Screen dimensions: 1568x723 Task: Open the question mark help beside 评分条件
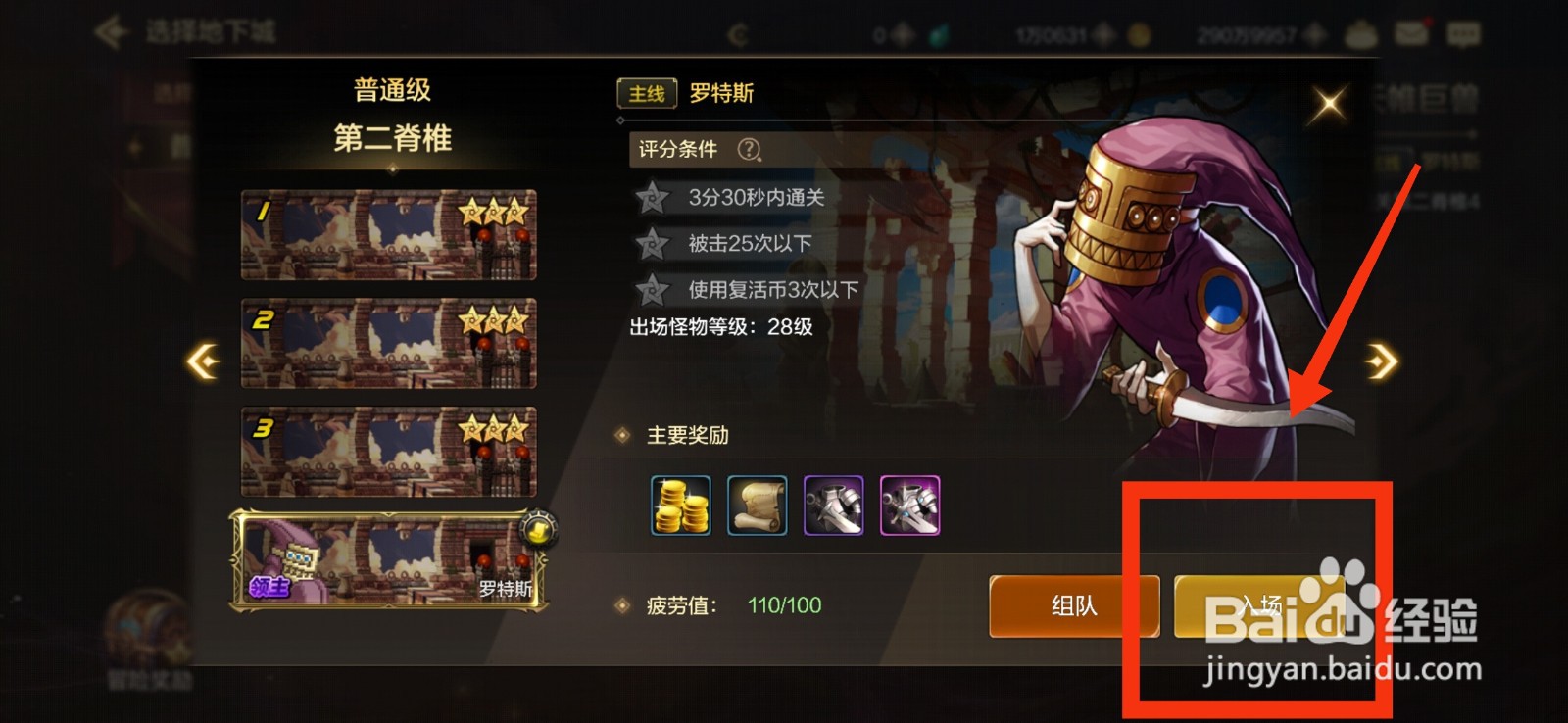tap(749, 150)
